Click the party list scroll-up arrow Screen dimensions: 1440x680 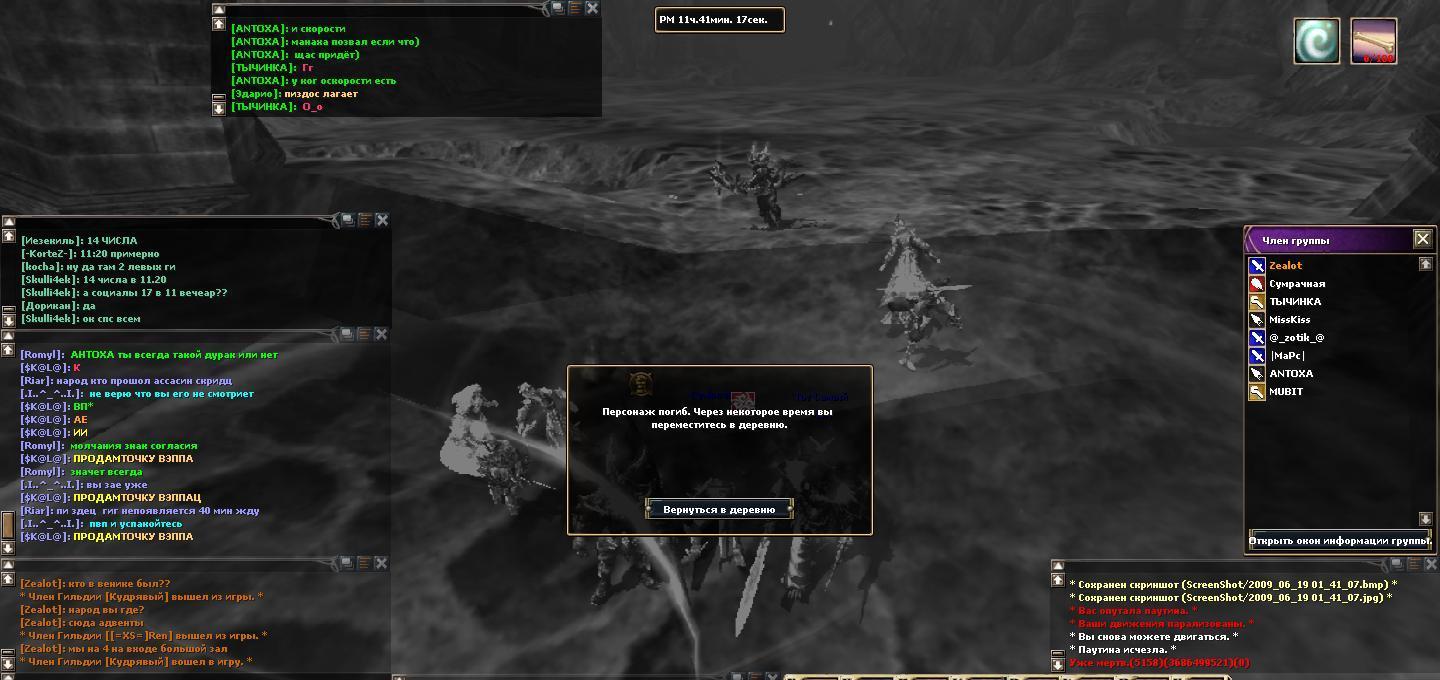1426,264
